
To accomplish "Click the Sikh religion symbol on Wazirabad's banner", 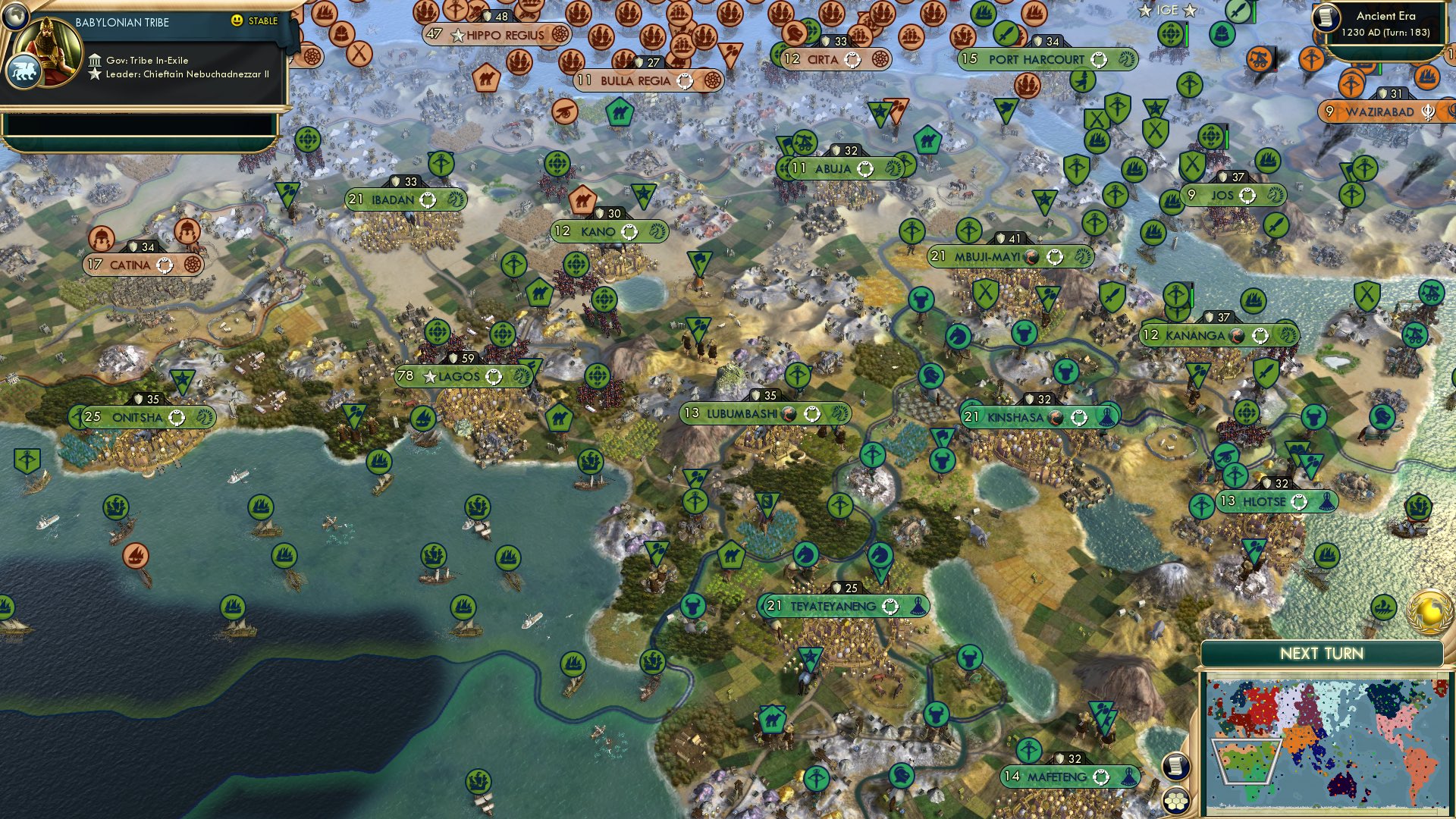I will coord(1428,114).
